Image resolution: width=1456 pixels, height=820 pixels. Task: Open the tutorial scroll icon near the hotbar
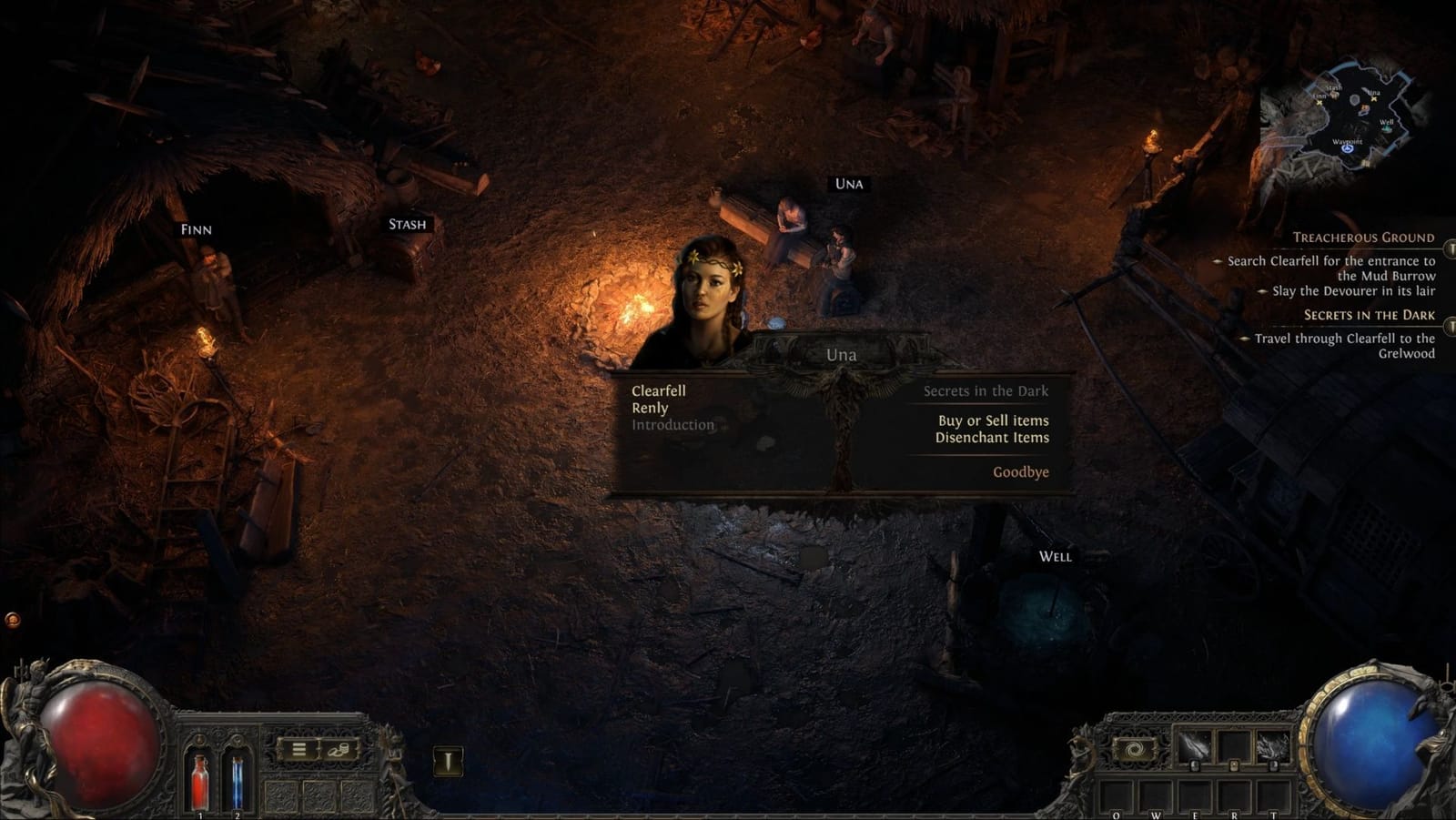pyautogui.click(x=449, y=762)
